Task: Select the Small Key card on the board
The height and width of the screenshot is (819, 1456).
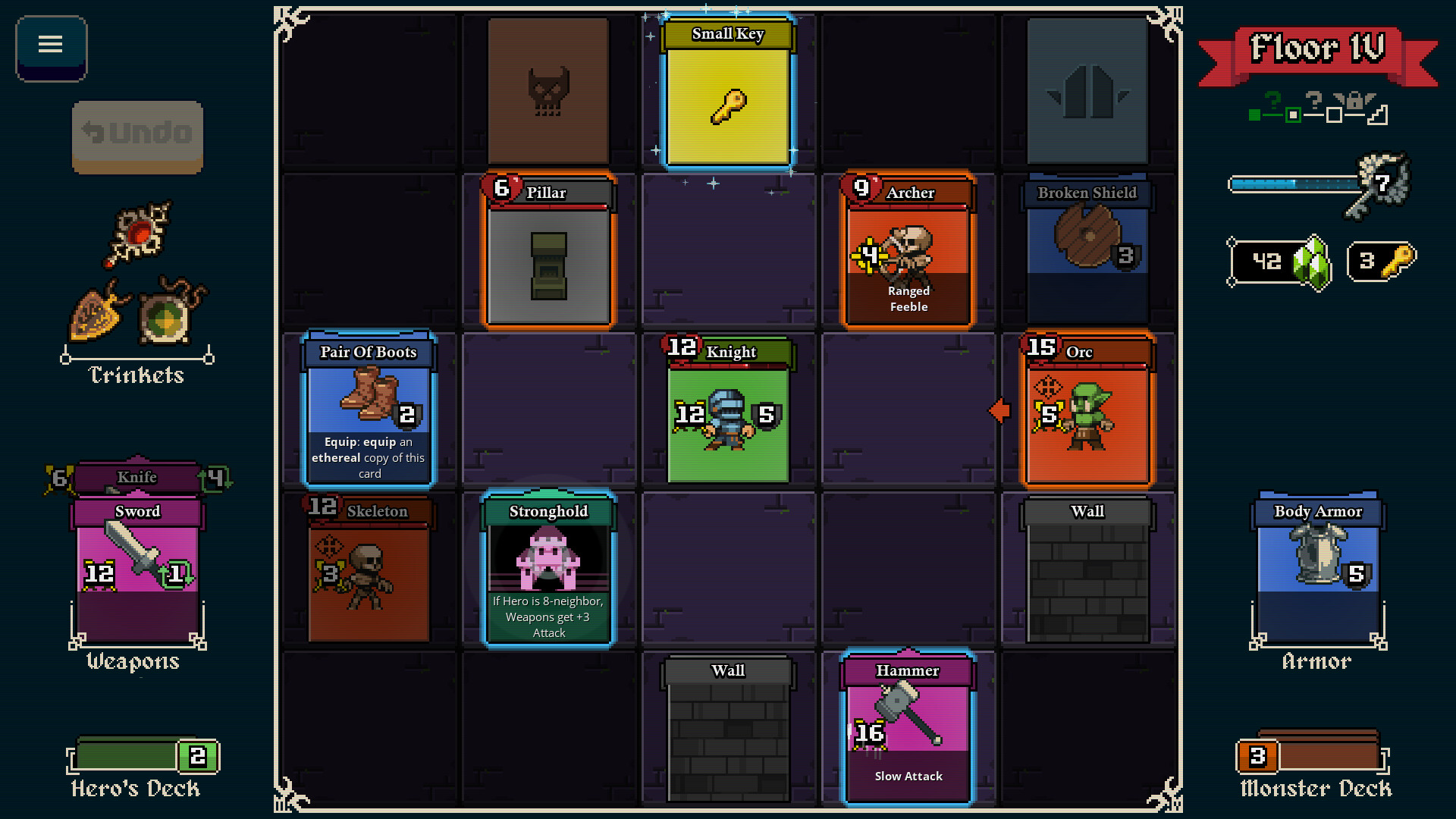Action: pyautogui.click(x=727, y=91)
